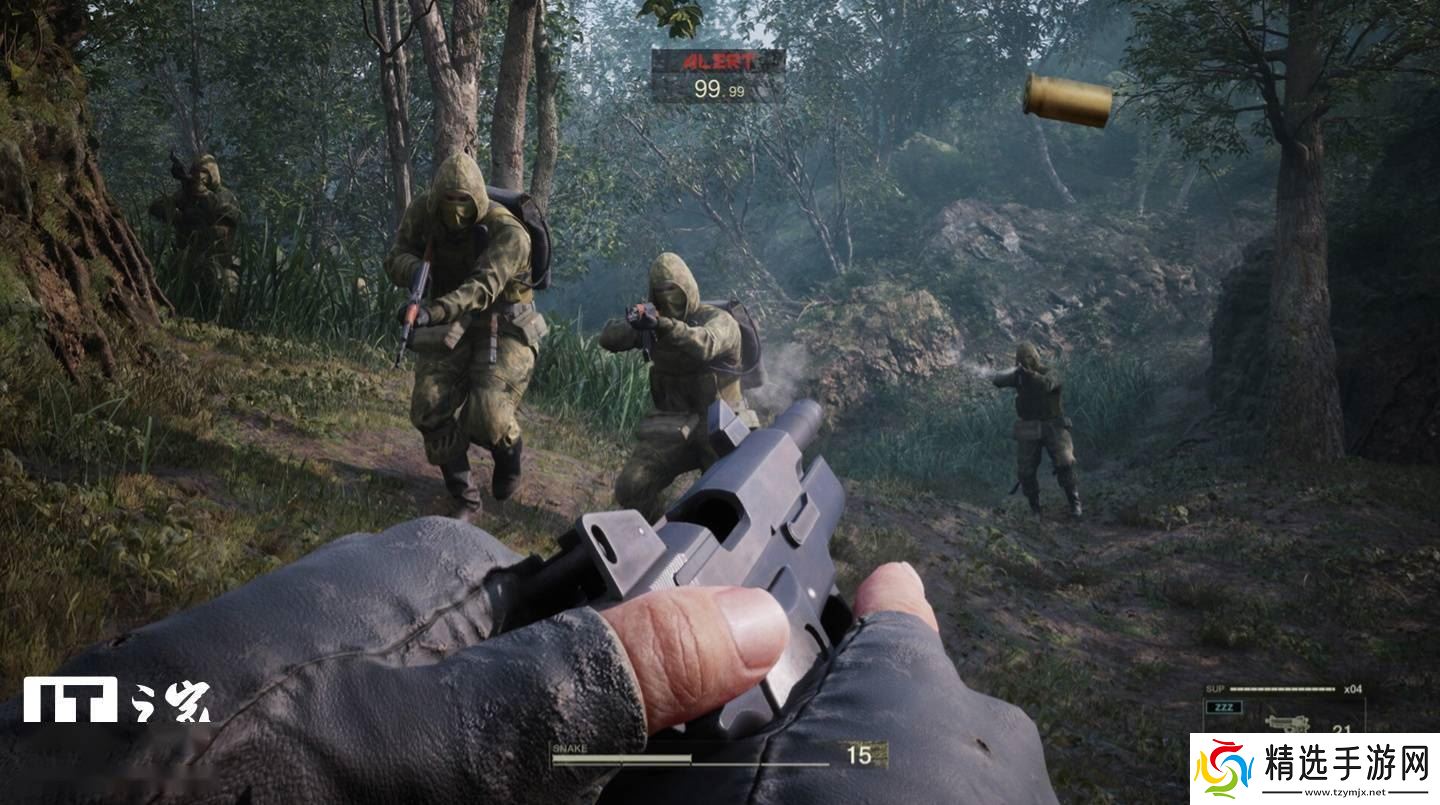Click the IT之家 watermark logo
The image size is (1440, 805).
[x=117, y=700]
